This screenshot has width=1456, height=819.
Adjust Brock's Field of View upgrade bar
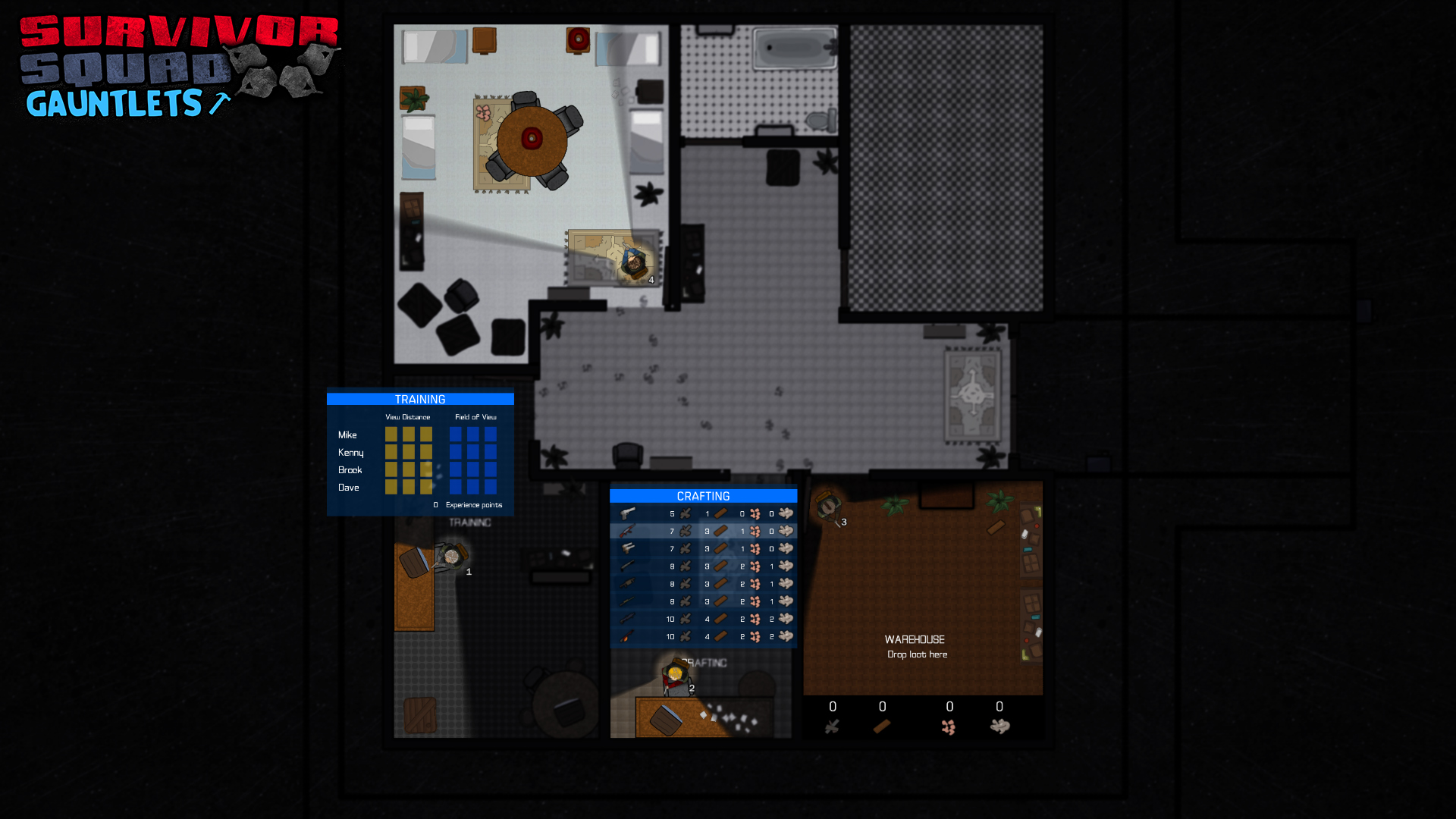472,470
